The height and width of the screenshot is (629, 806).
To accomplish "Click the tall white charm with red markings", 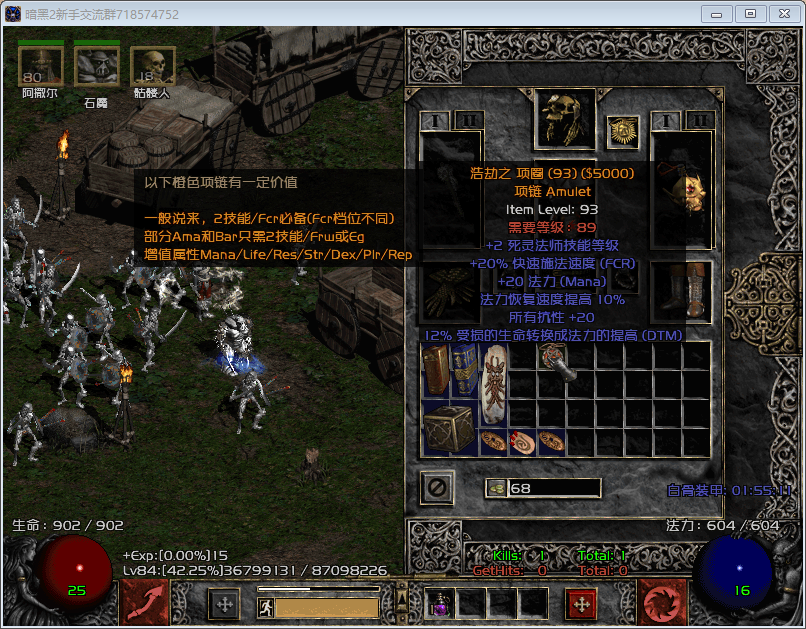I will click(x=495, y=384).
